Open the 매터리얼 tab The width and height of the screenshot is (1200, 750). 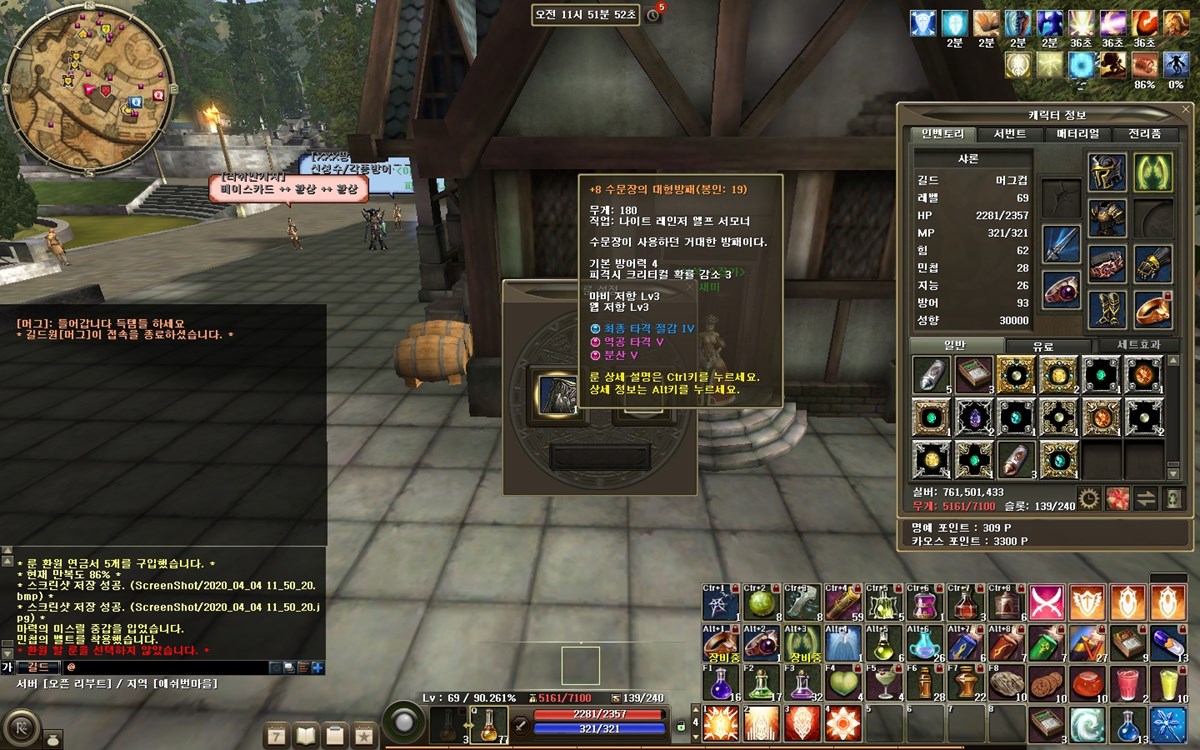(1077, 134)
